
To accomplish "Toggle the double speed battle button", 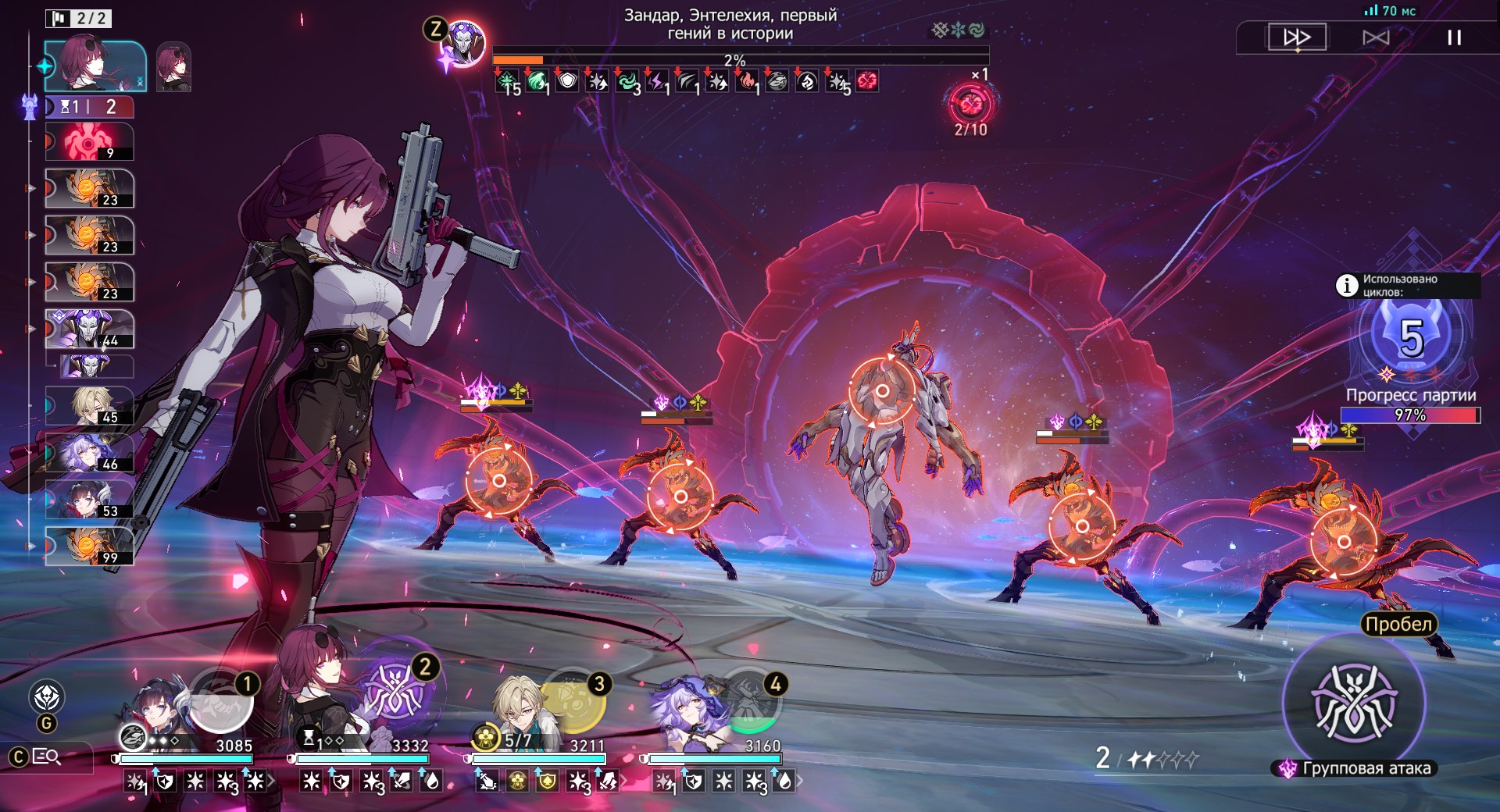I will (1297, 37).
